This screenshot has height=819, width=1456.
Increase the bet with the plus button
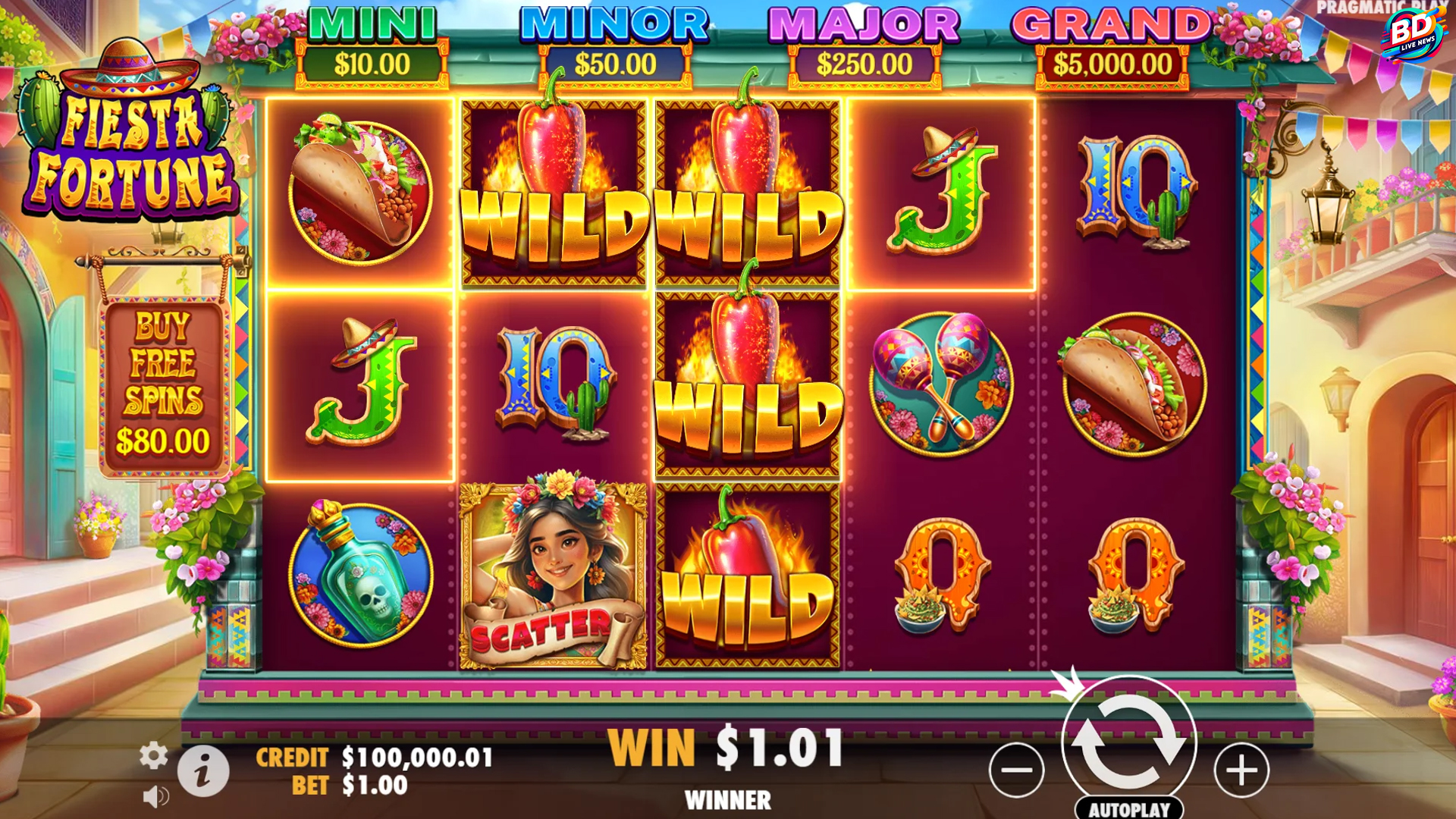pyautogui.click(x=1241, y=770)
